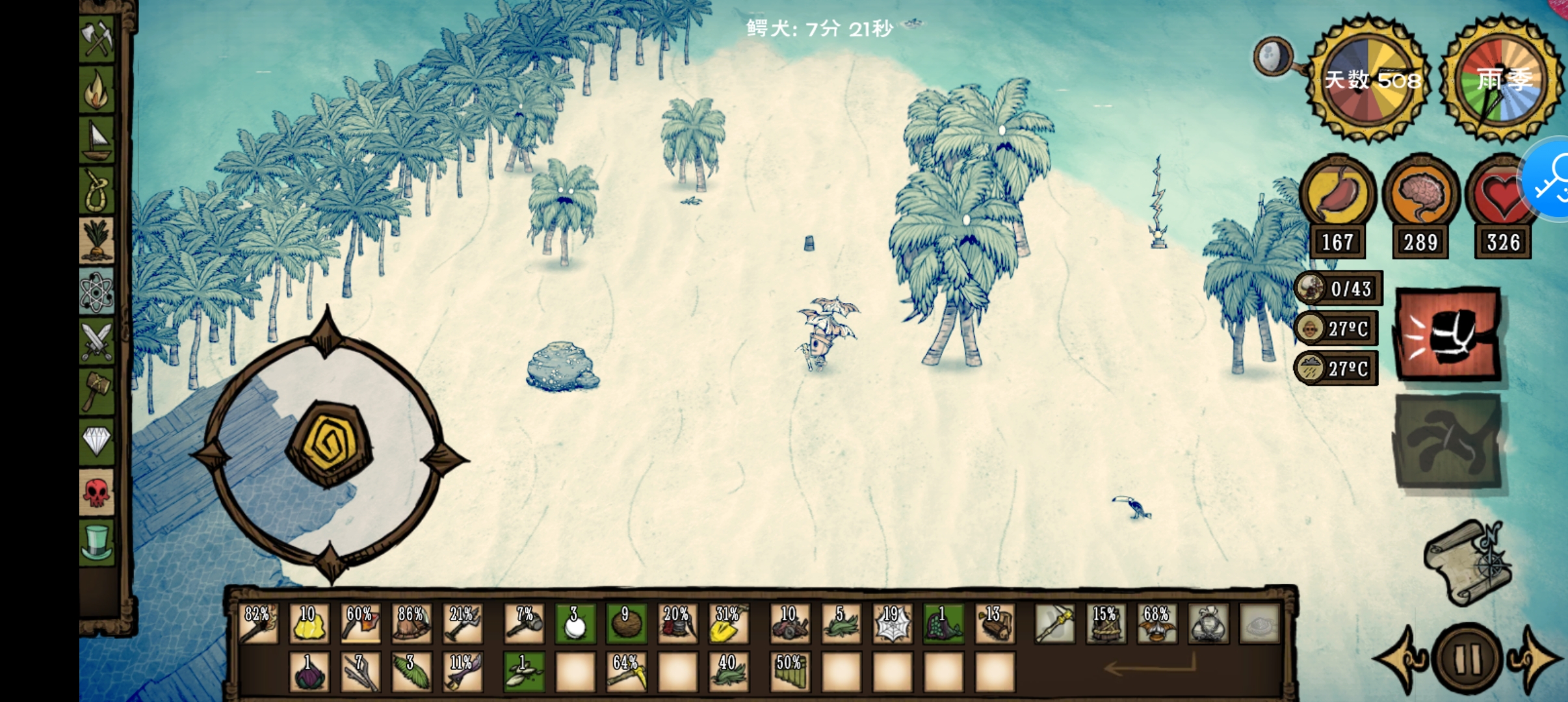
Task: Select the spider web stack
Action: coord(892,623)
